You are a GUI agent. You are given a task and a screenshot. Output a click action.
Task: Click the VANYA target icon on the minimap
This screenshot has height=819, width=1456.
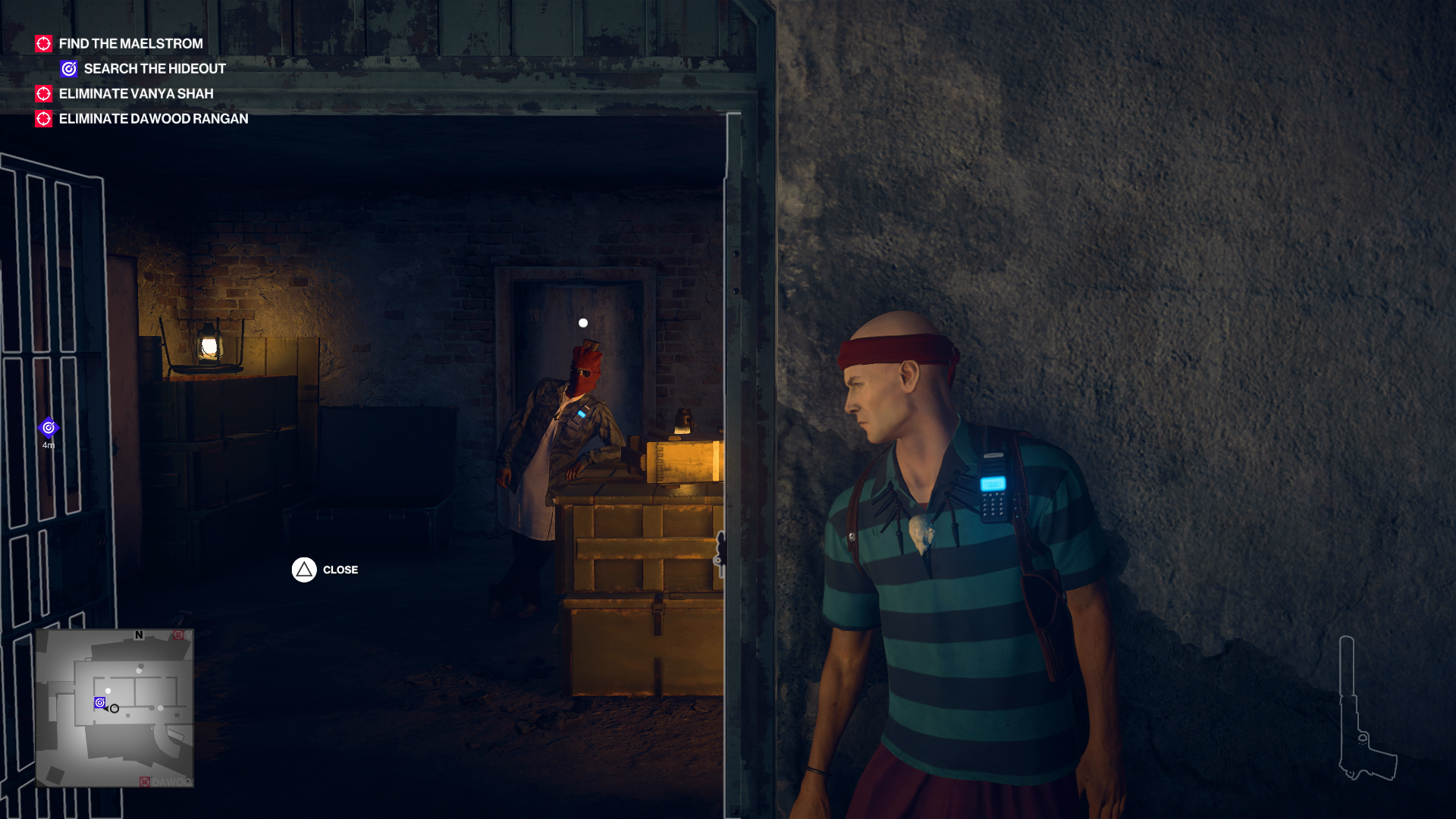tap(179, 635)
